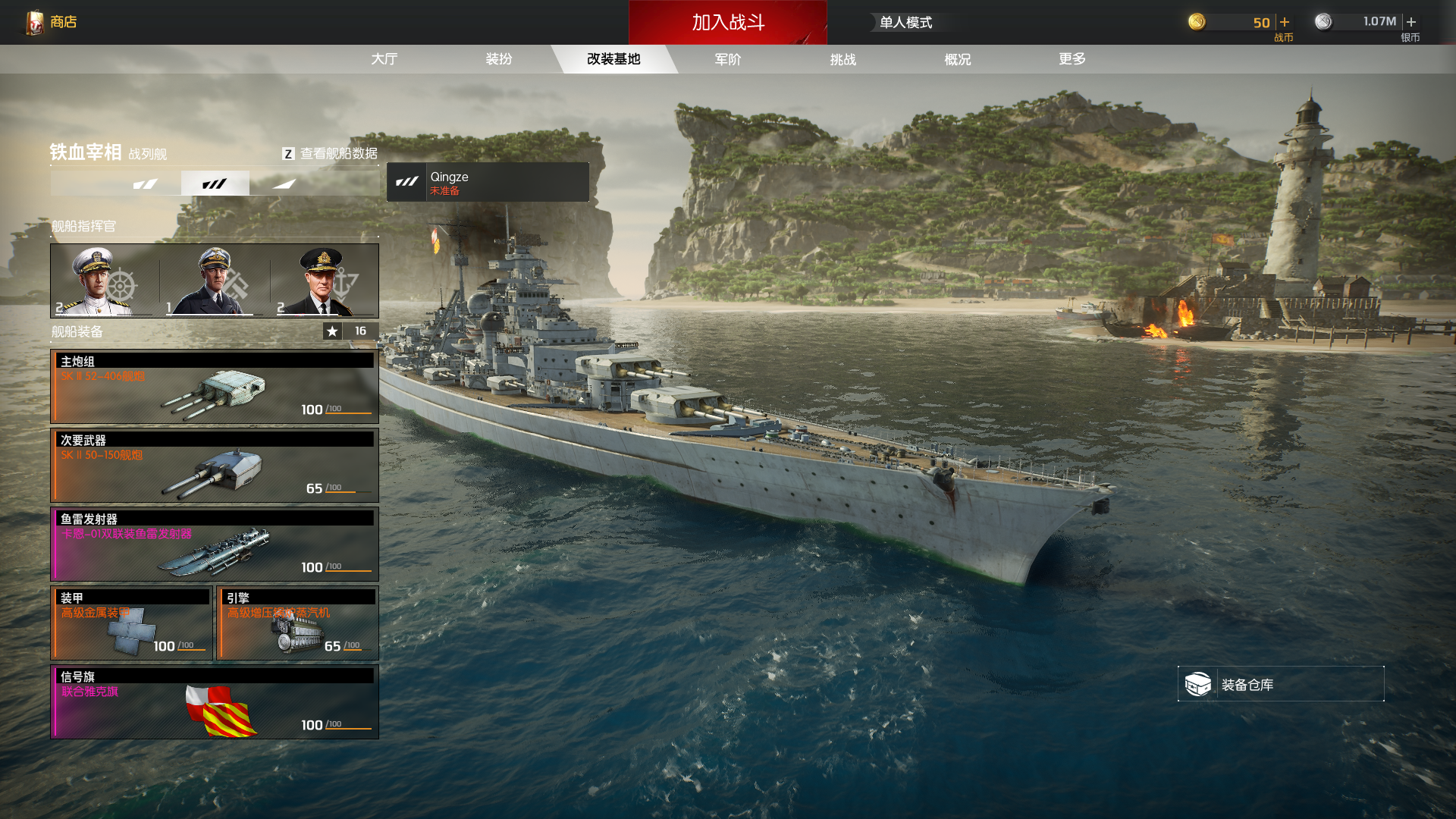The width and height of the screenshot is (1456, 819).
Task: Open the 装扮 cosmetics tab
Action: click(x=499, y=59)
